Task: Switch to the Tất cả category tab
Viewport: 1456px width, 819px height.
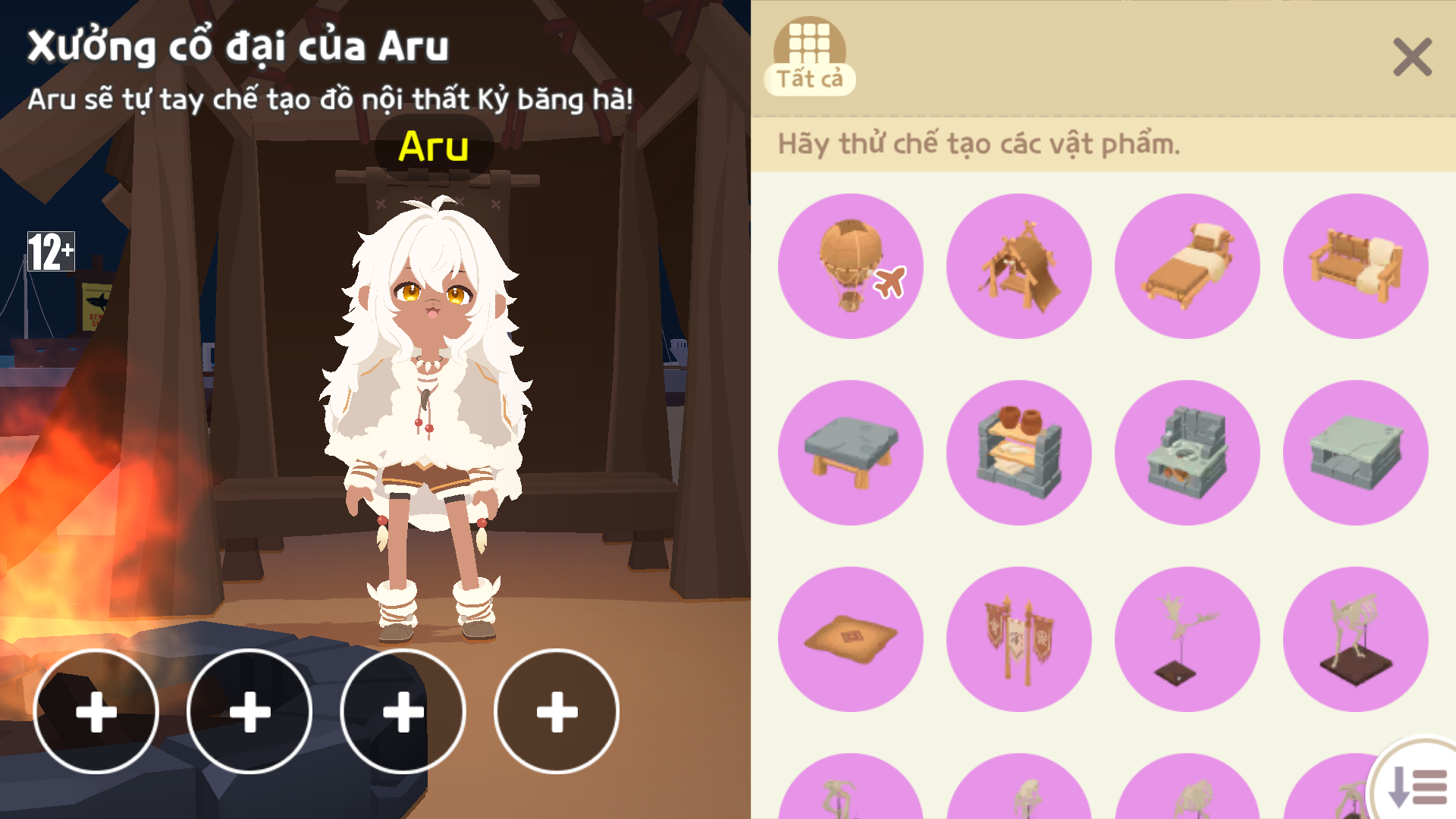Action: point(809,58)
